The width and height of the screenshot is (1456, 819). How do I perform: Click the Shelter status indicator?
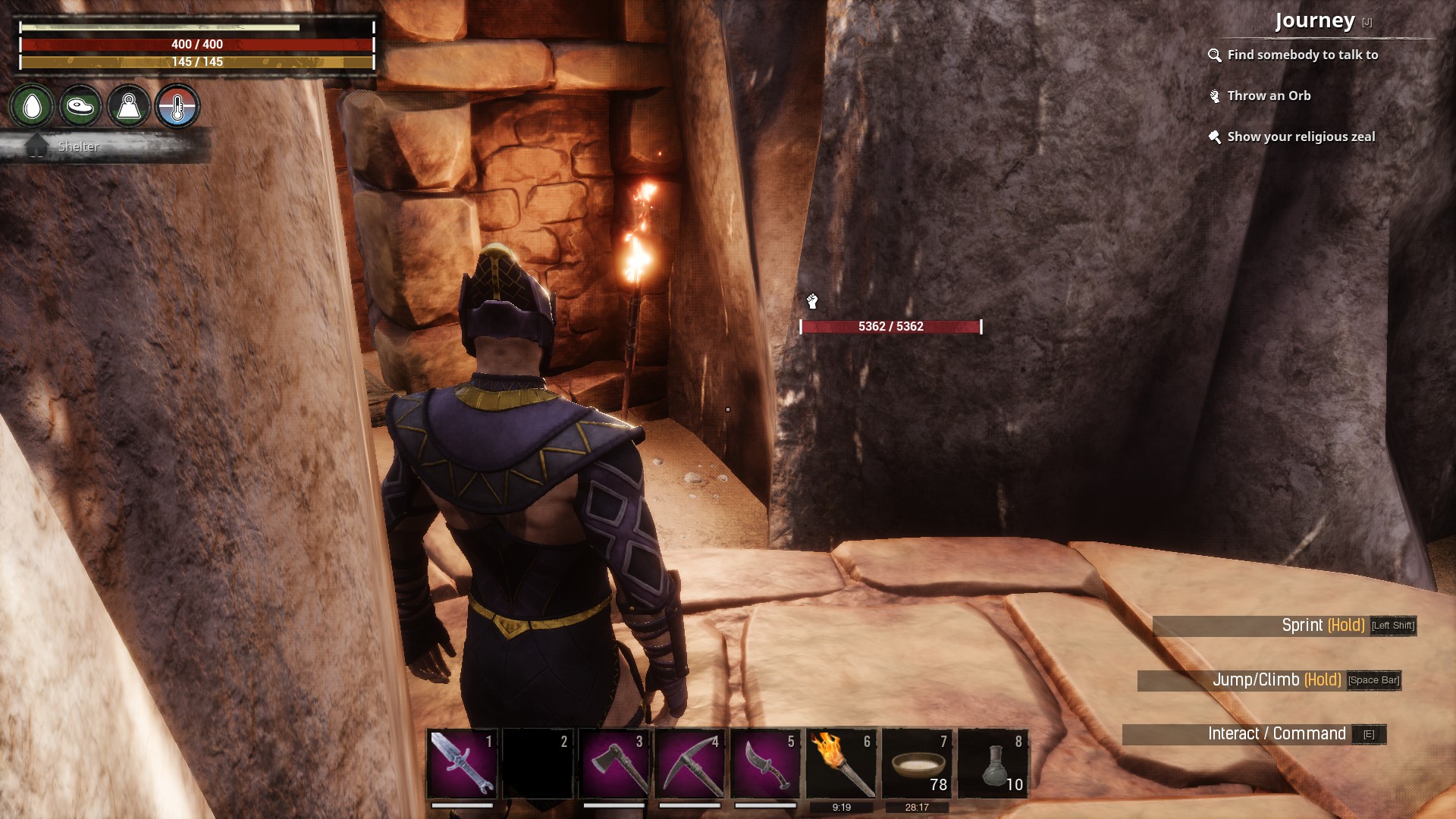pyautogui.click(x=78, y=146)
